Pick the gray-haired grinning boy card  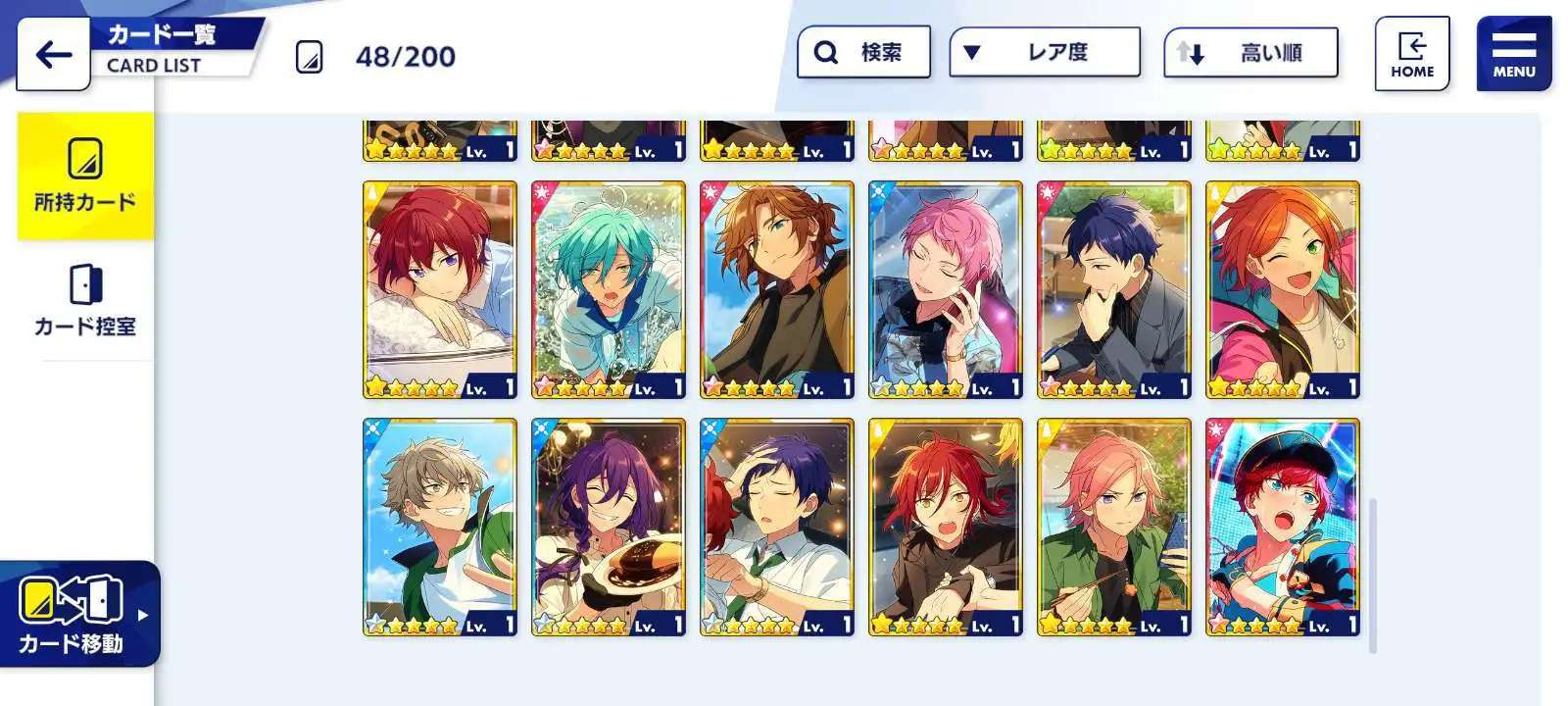439,527
